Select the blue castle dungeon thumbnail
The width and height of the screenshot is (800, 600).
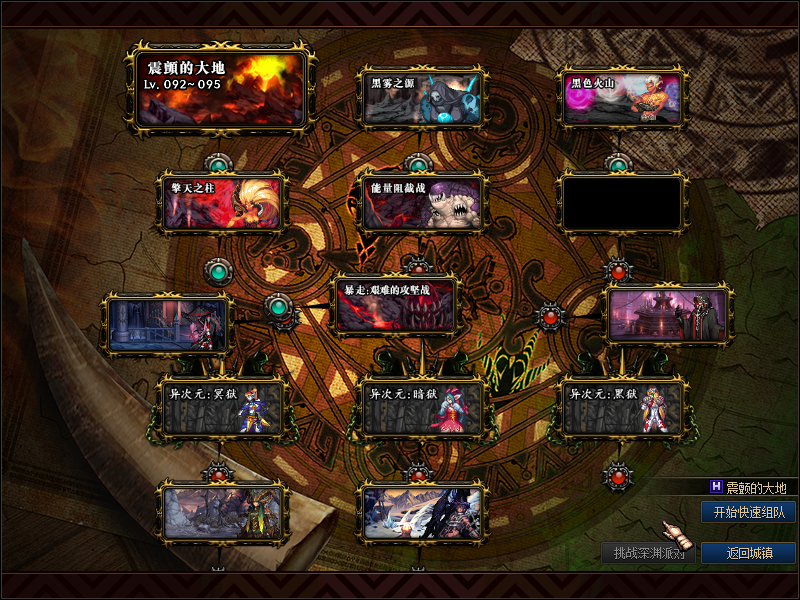pos(167,324)
